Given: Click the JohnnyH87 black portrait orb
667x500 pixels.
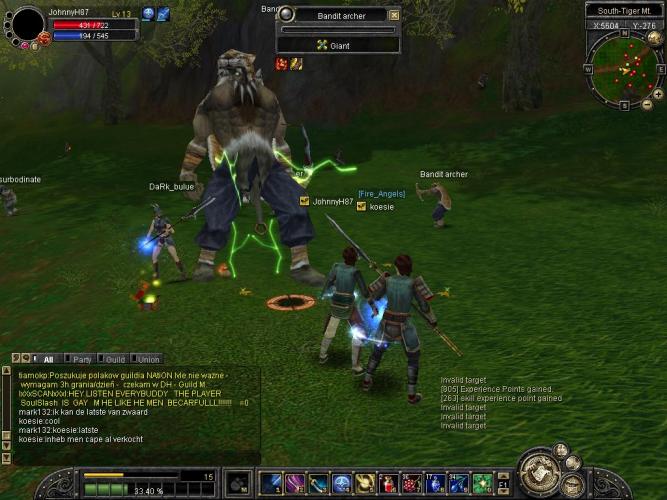Looking at the screenshot, I should [x=27, y=23].
